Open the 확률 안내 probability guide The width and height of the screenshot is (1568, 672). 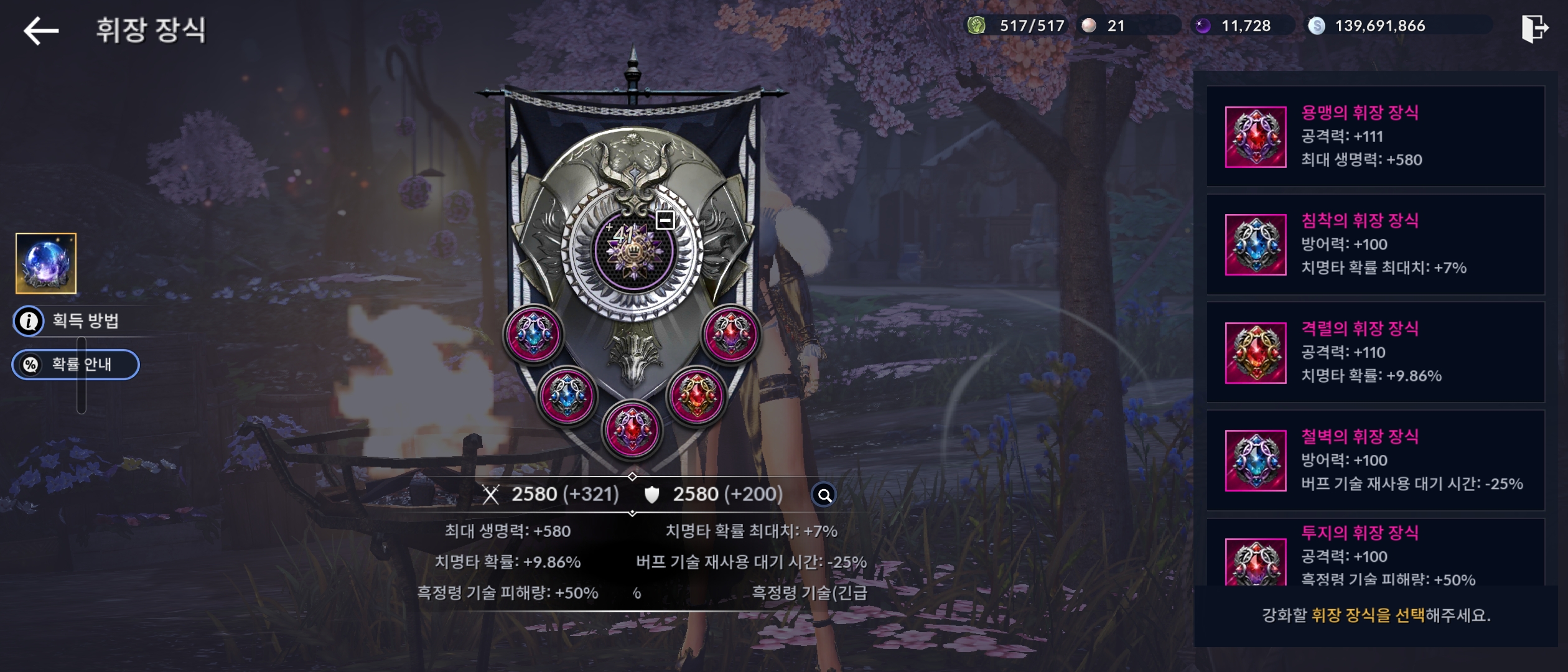76,365
